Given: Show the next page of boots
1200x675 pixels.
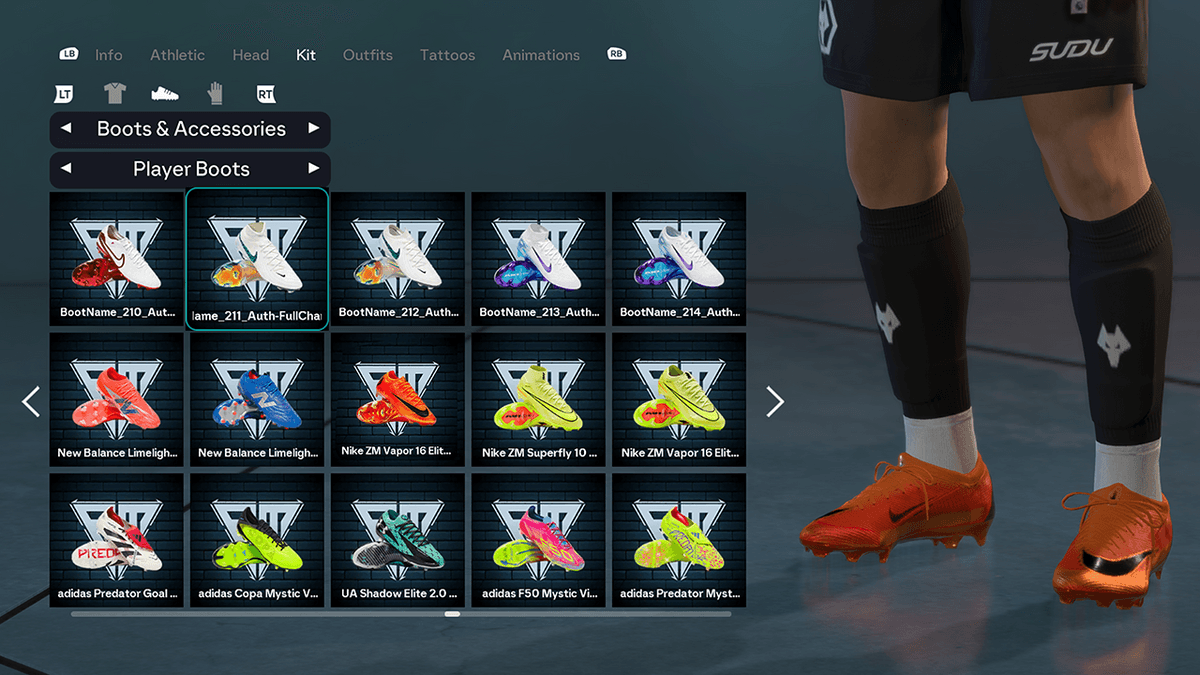Looking at the screenshot, I should click(x=775, y=401).
